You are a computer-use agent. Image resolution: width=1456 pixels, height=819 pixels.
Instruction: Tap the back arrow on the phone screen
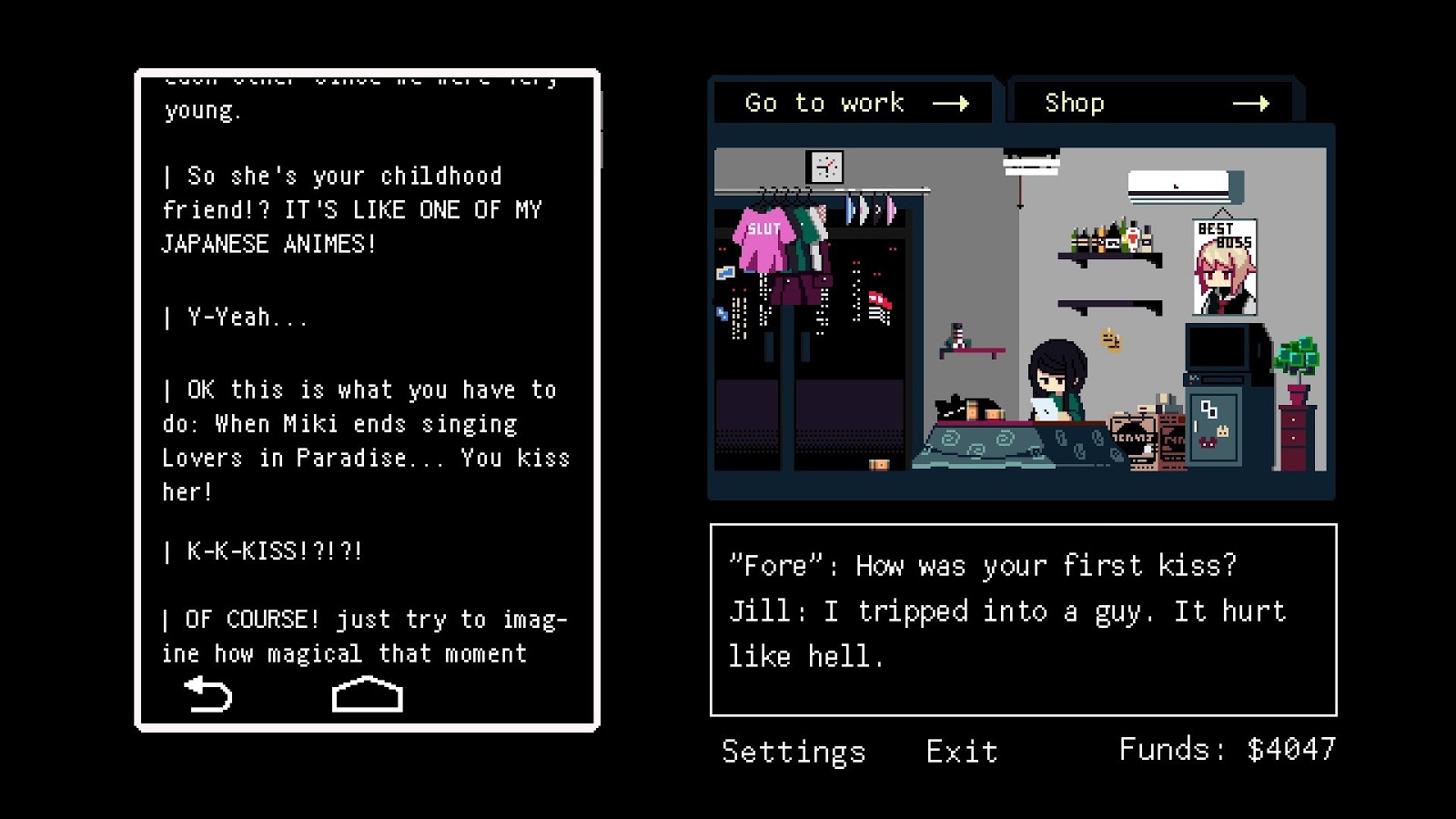[207, 694]
